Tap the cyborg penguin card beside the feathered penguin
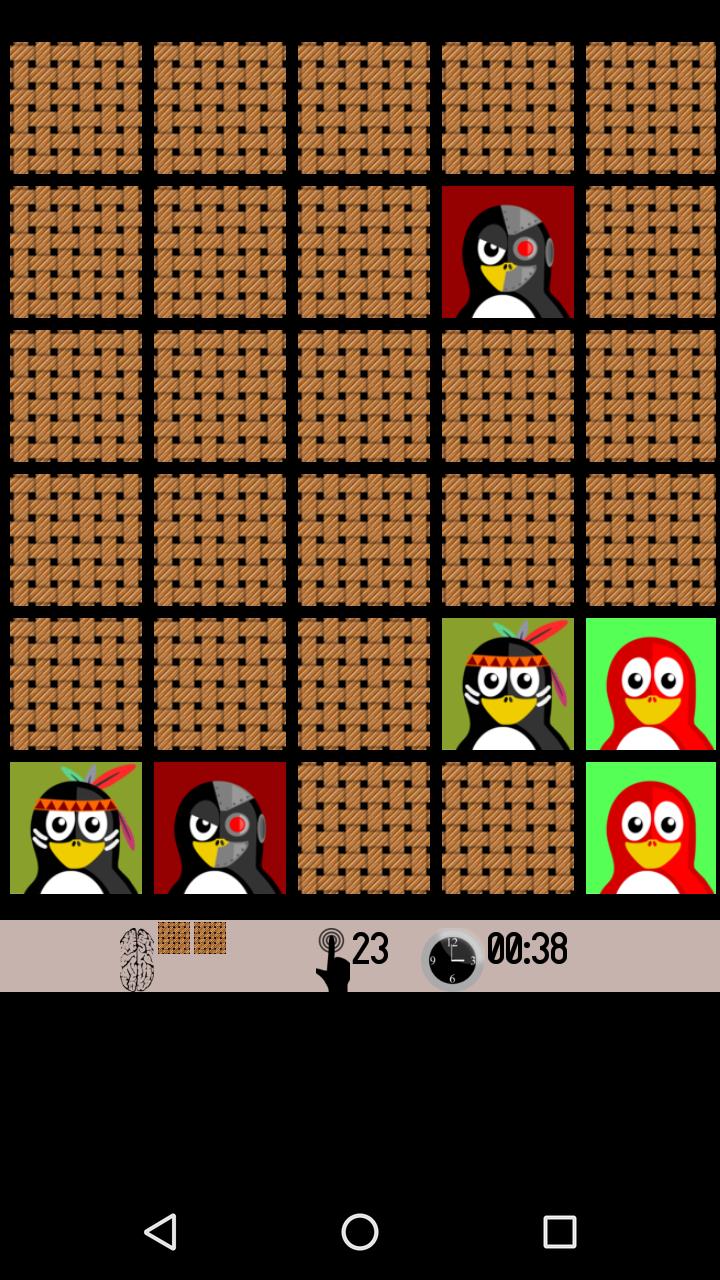Image resolution: width=720 pixels, height=1280 pixels. tap(220, 828)
